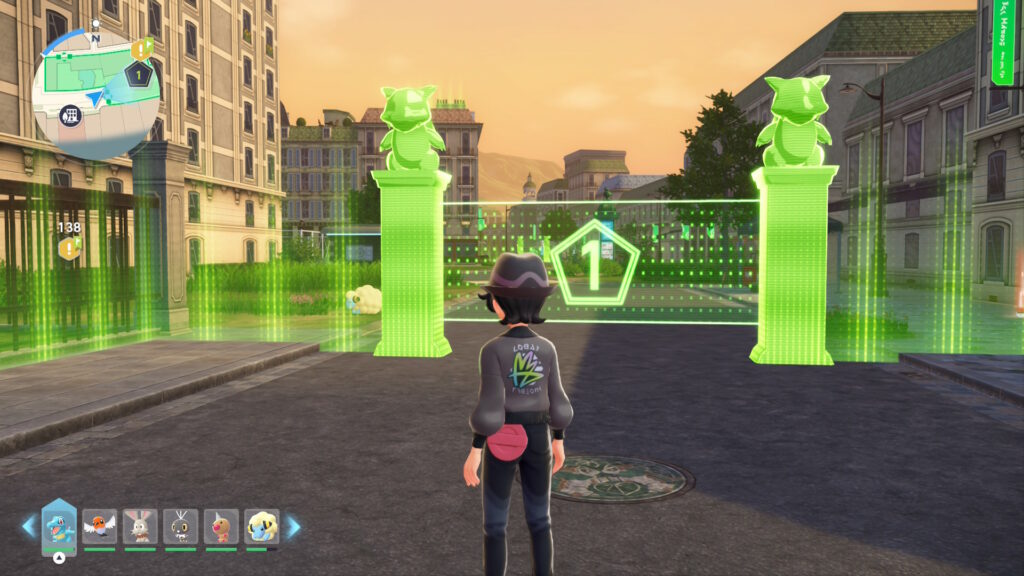Viewport: 1024px width, 576px height.
Task: Select Totodile in the party bar
Action: (59, 524)
